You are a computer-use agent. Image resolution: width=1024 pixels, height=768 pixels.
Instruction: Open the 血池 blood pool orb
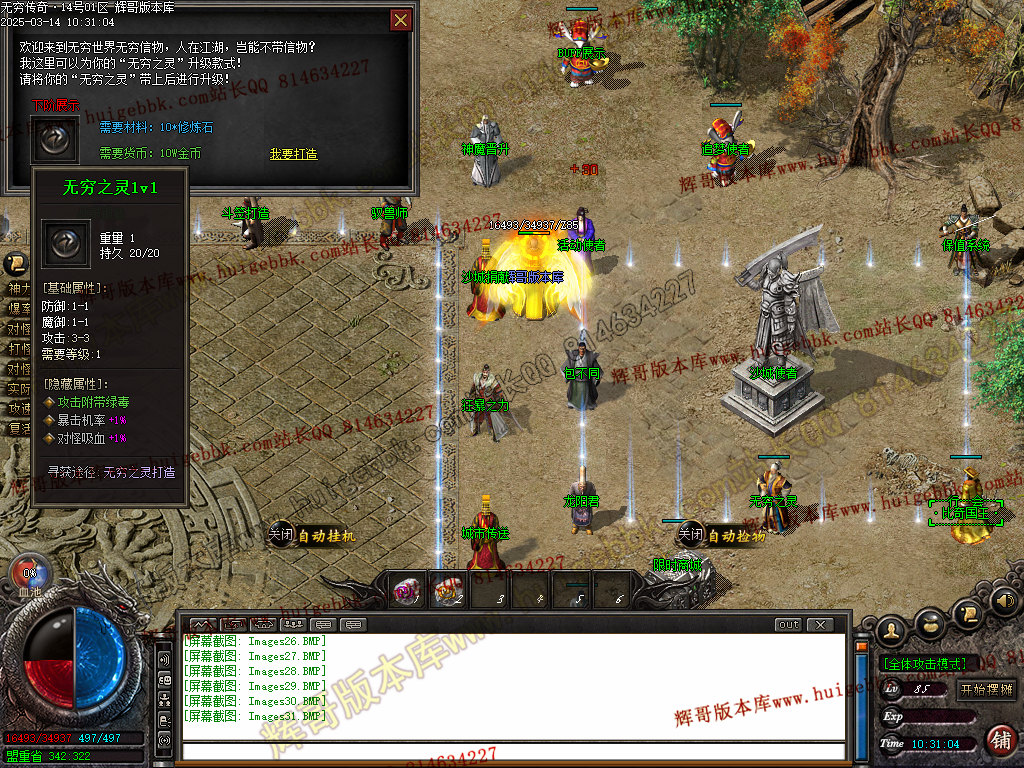tap(28, 575)
